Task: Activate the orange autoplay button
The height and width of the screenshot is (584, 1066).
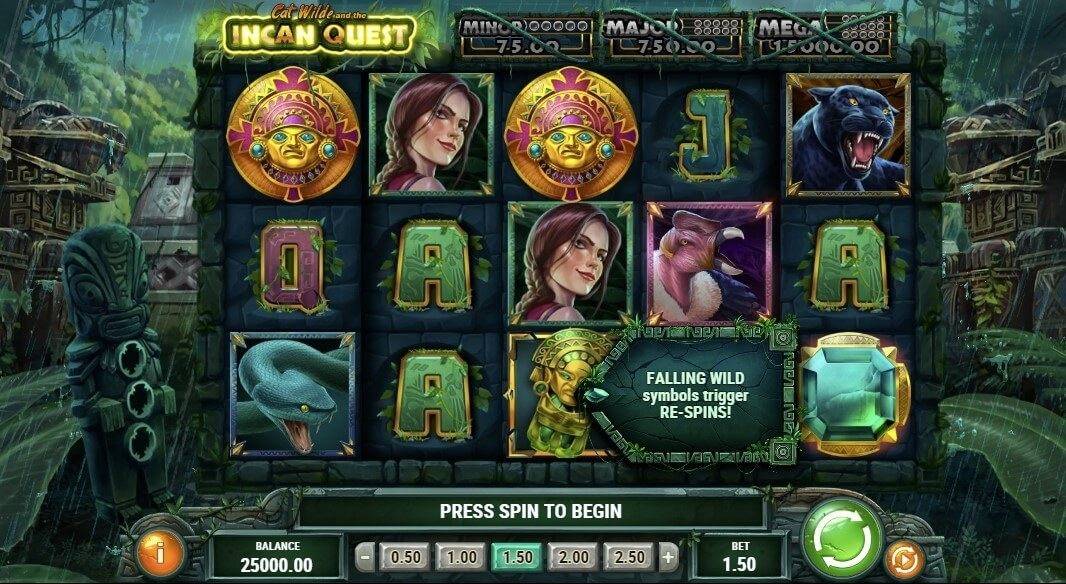Action: click(903, 558)
